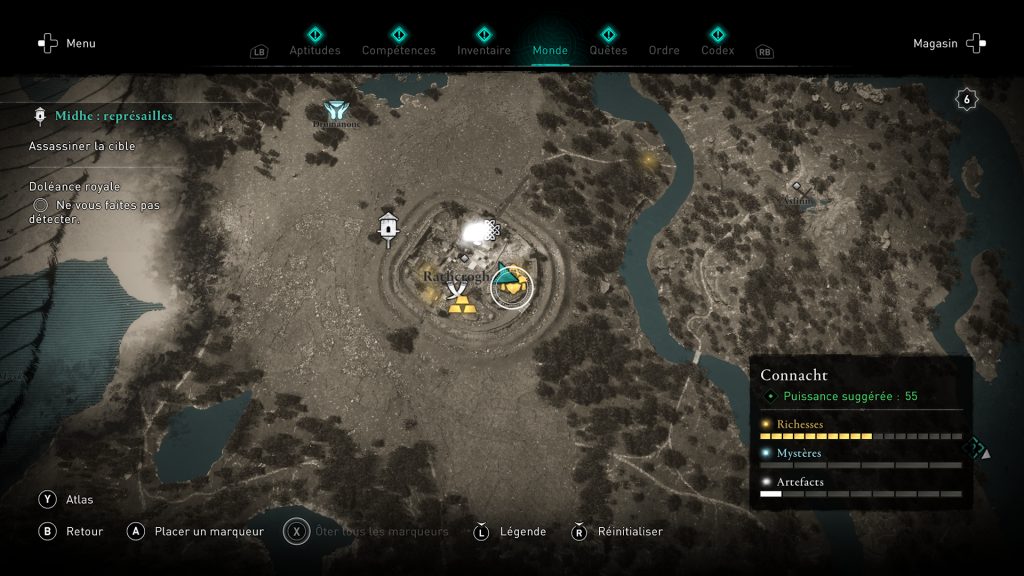
Task: Go to the Inventaire tab
Action: click(483, 49)
